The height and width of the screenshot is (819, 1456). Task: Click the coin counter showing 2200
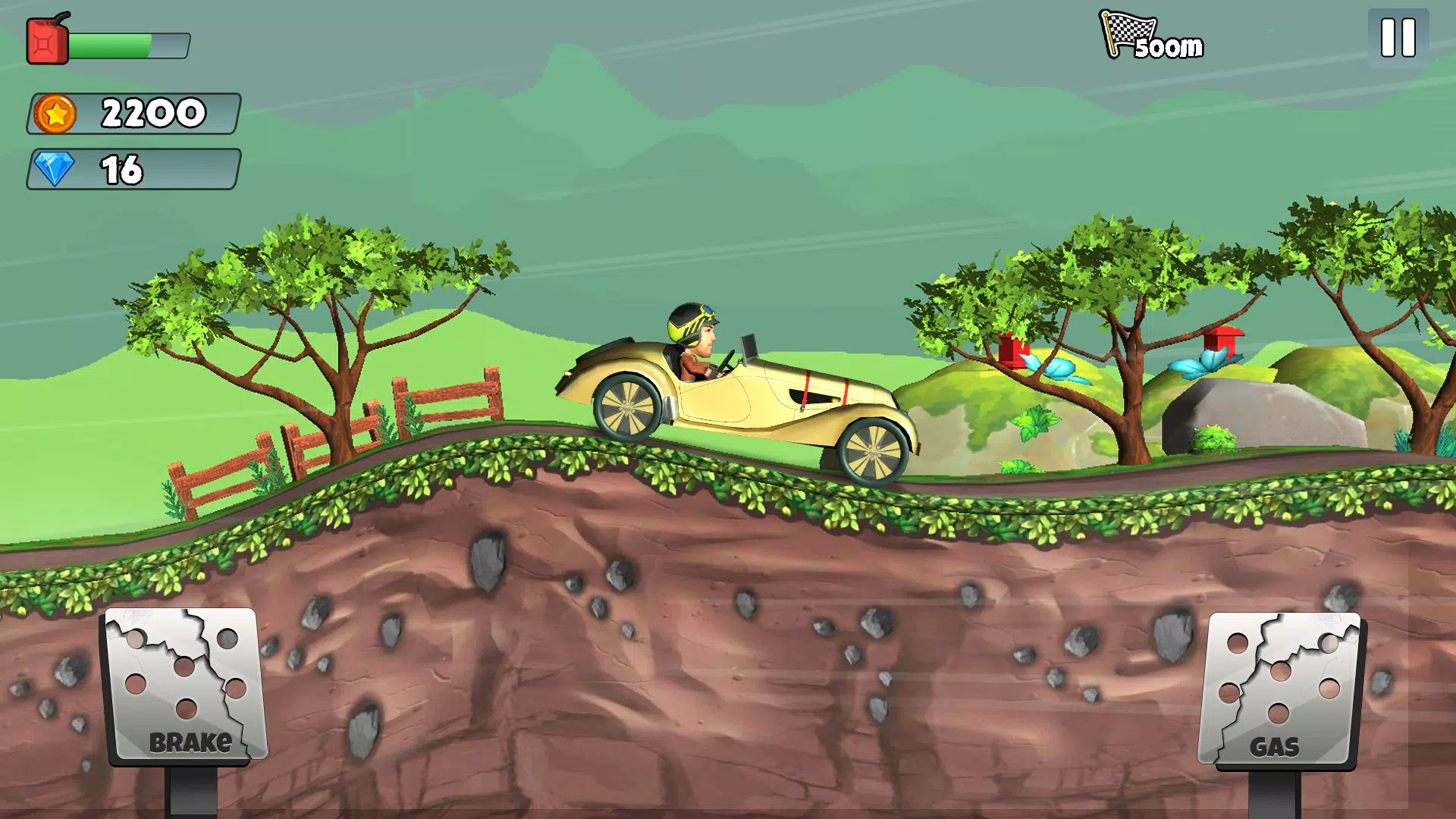tap(152, 114)
